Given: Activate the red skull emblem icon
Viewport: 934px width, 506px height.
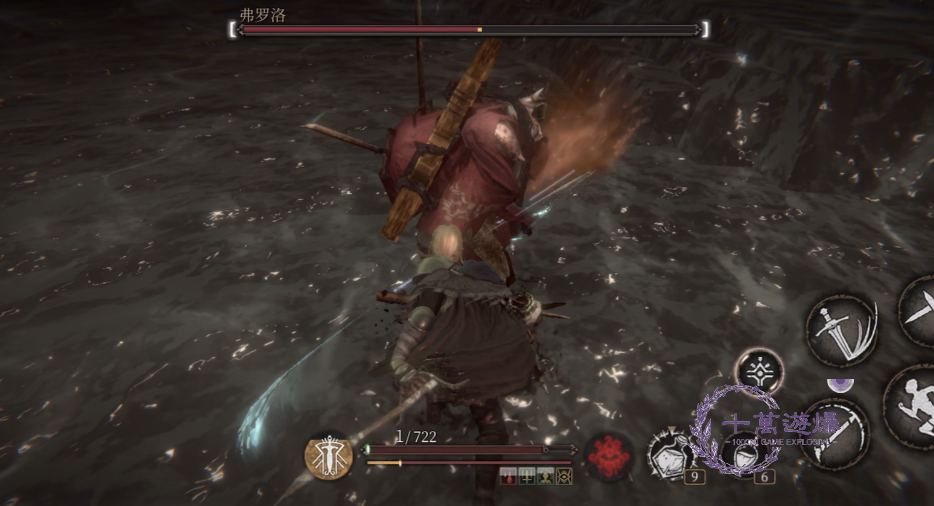Looking at the screenshot, I should pos(607,456).
